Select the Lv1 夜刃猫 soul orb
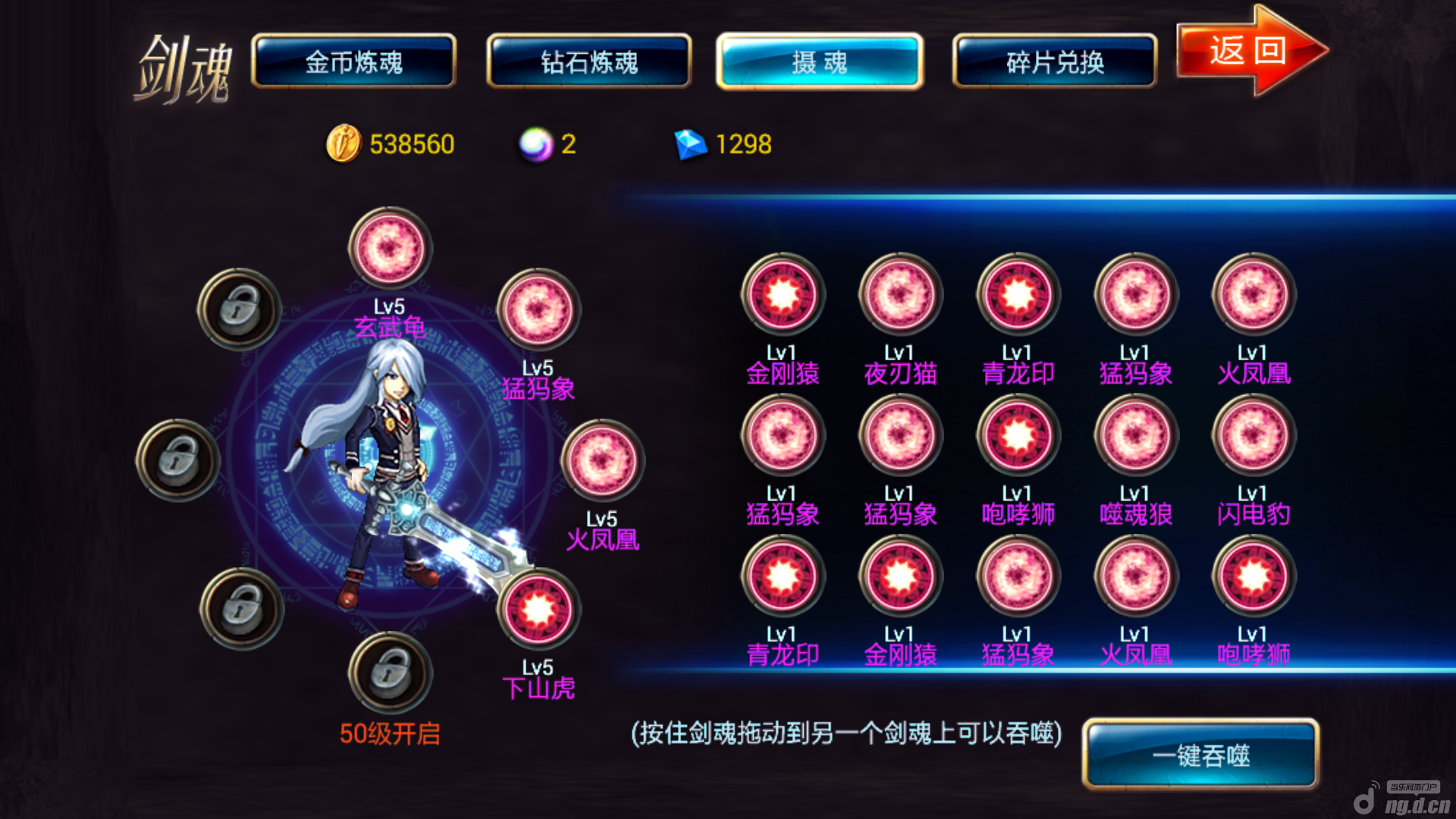Viewport: 1456px width, 819px height. tap(900, 294)
